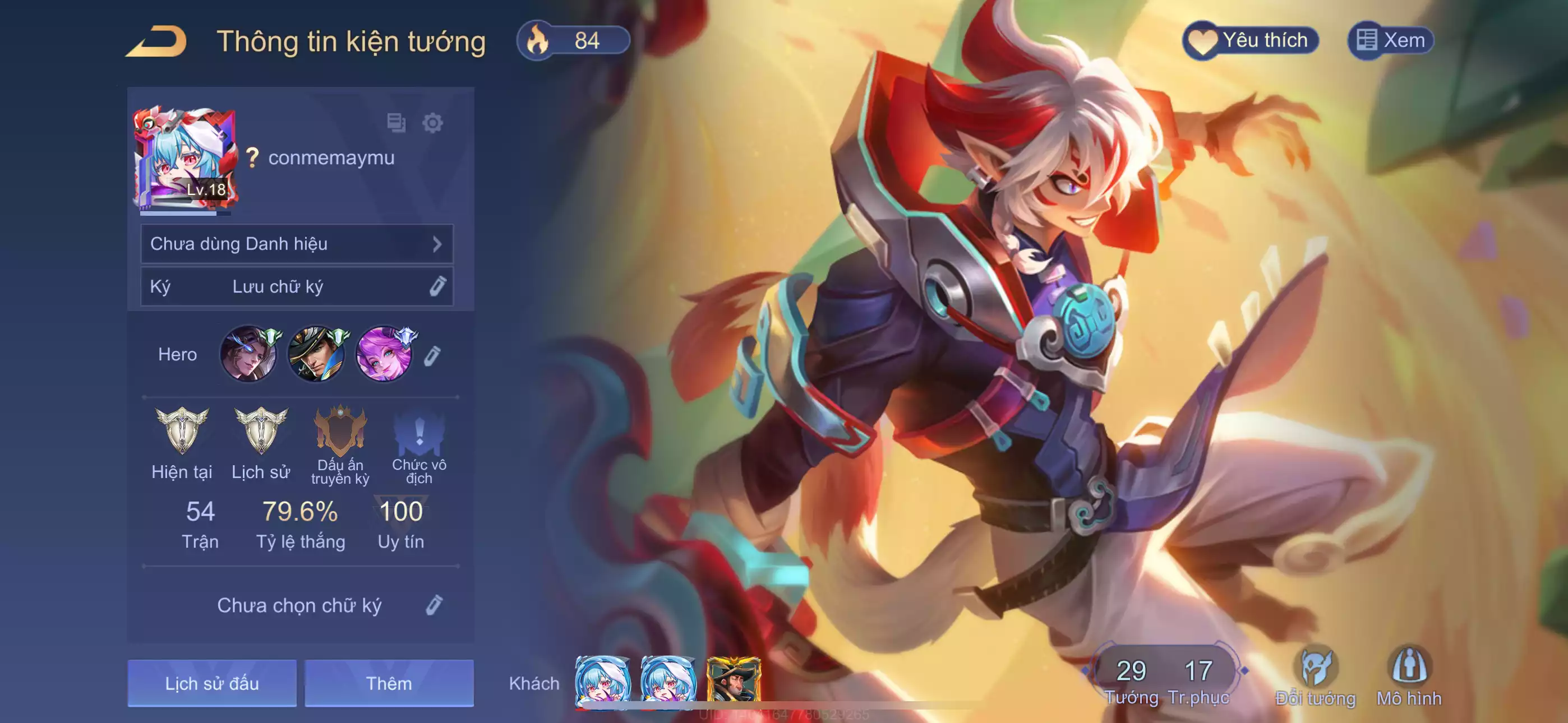The width and height of the screenshot is (1568, 723).
Task: Open Lịch sử đấu match history
Action: pos(212,683)
